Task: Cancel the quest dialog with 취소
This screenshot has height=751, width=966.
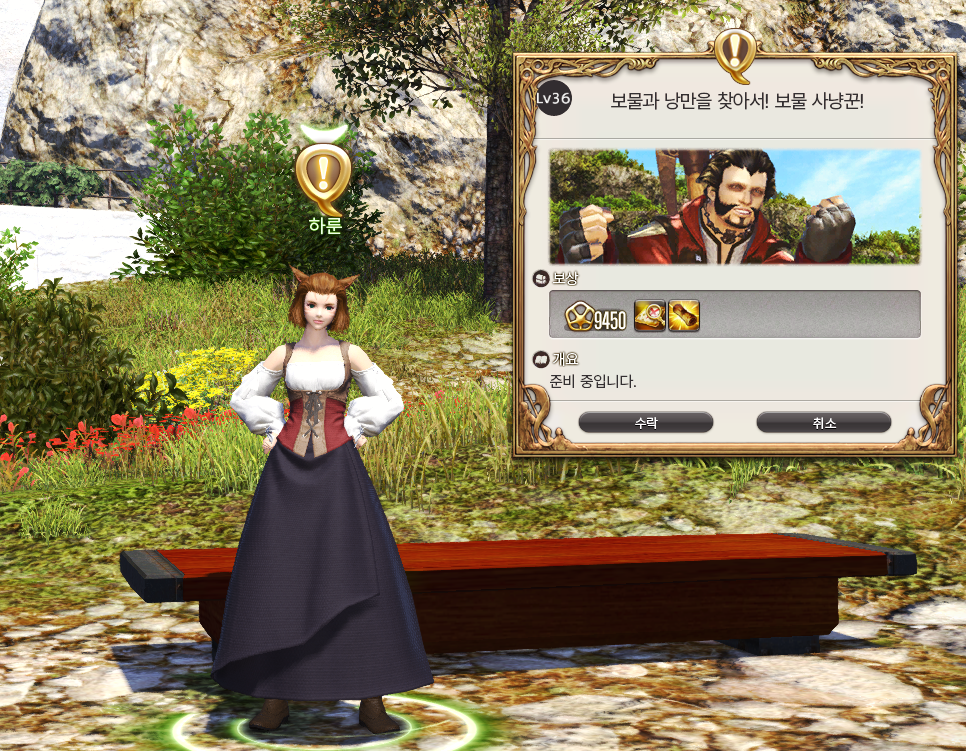Action: pos(823,423)
